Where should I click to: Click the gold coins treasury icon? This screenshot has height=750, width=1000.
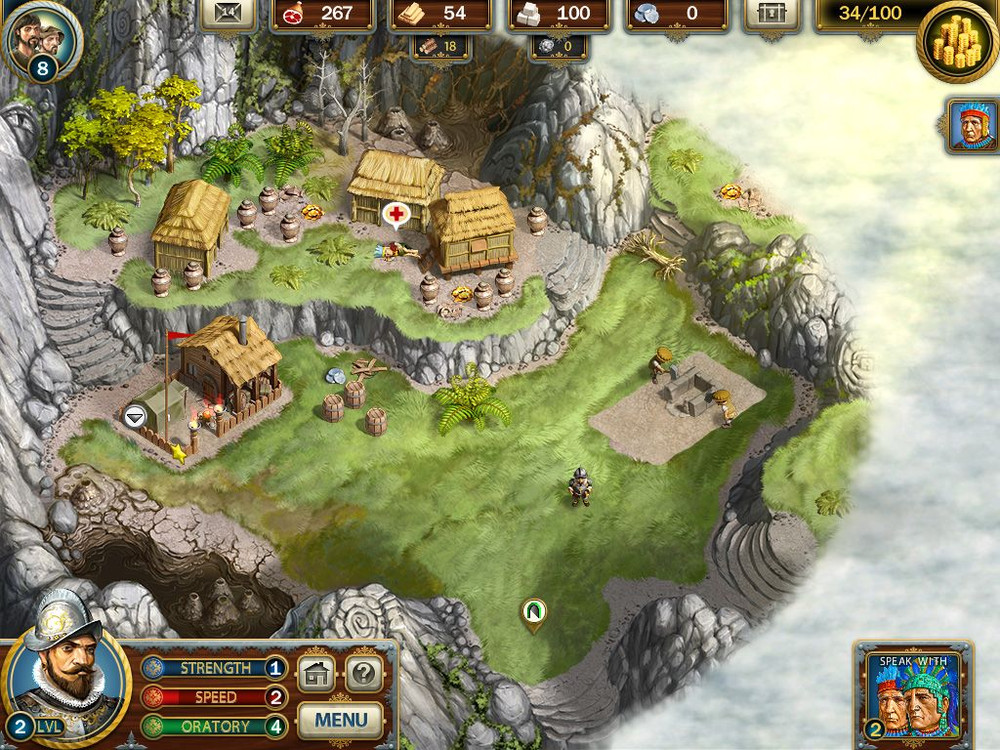(x=954, y=42)
